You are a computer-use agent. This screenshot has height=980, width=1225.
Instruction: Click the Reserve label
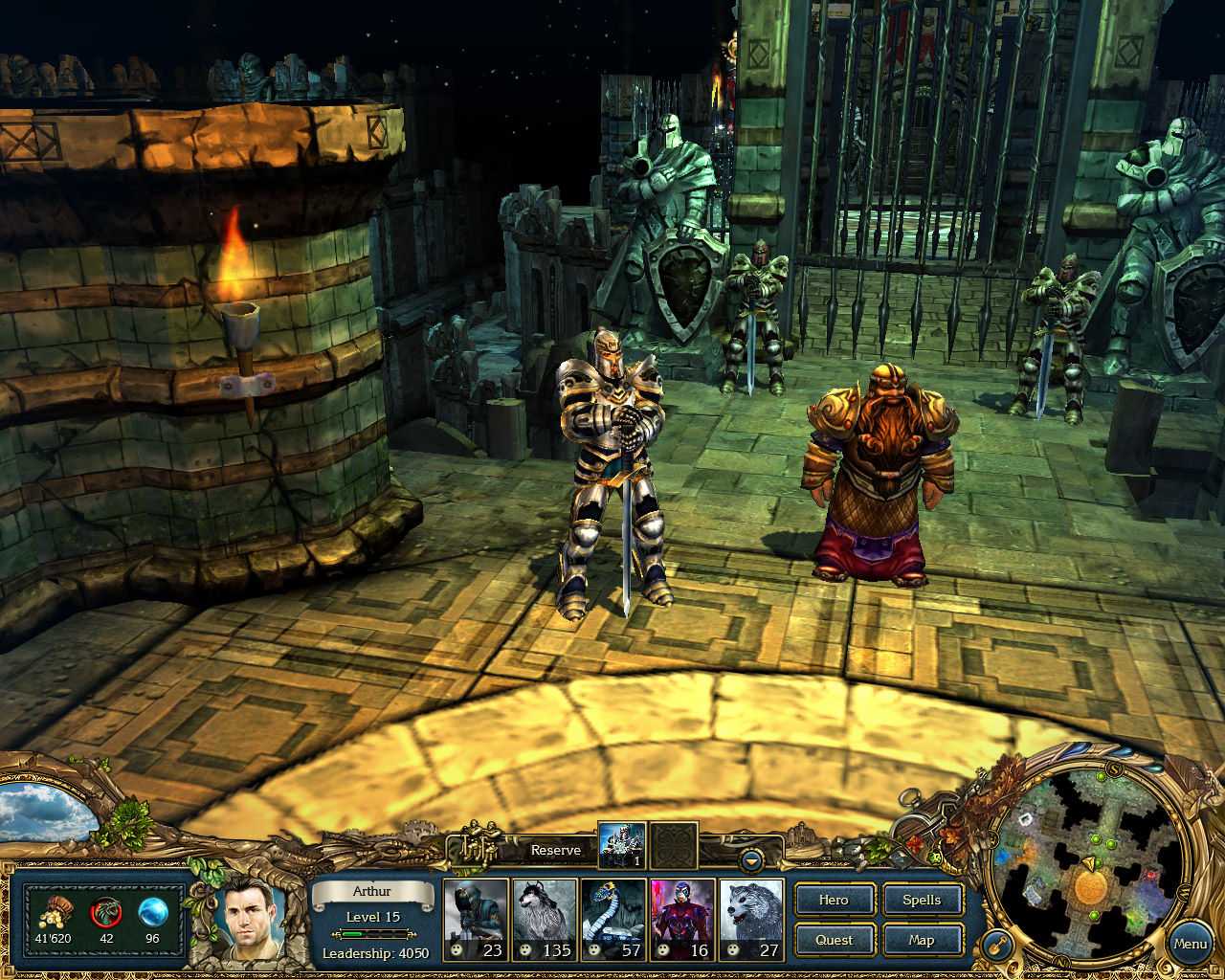556,850
